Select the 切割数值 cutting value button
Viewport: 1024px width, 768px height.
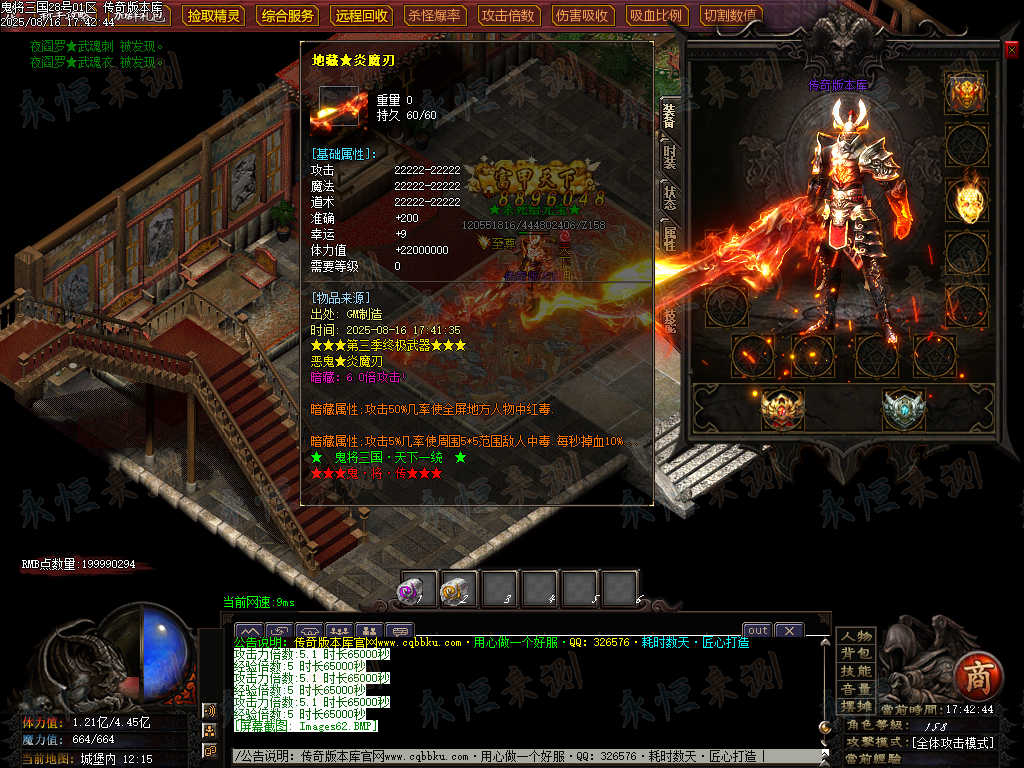(x=730, y=16)
